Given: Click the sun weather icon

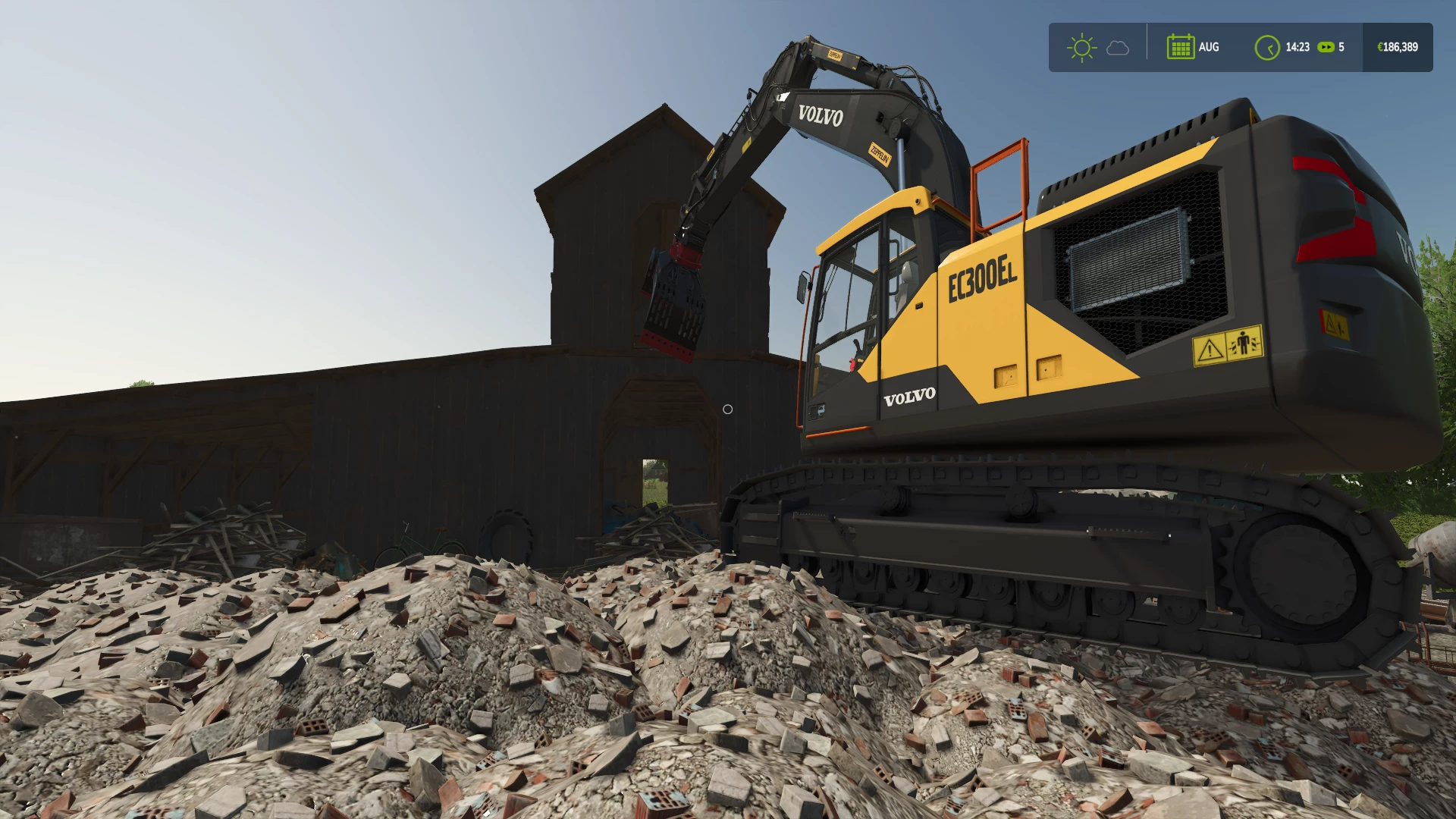Looking at the screenshot, I should tap(1082, 47).
